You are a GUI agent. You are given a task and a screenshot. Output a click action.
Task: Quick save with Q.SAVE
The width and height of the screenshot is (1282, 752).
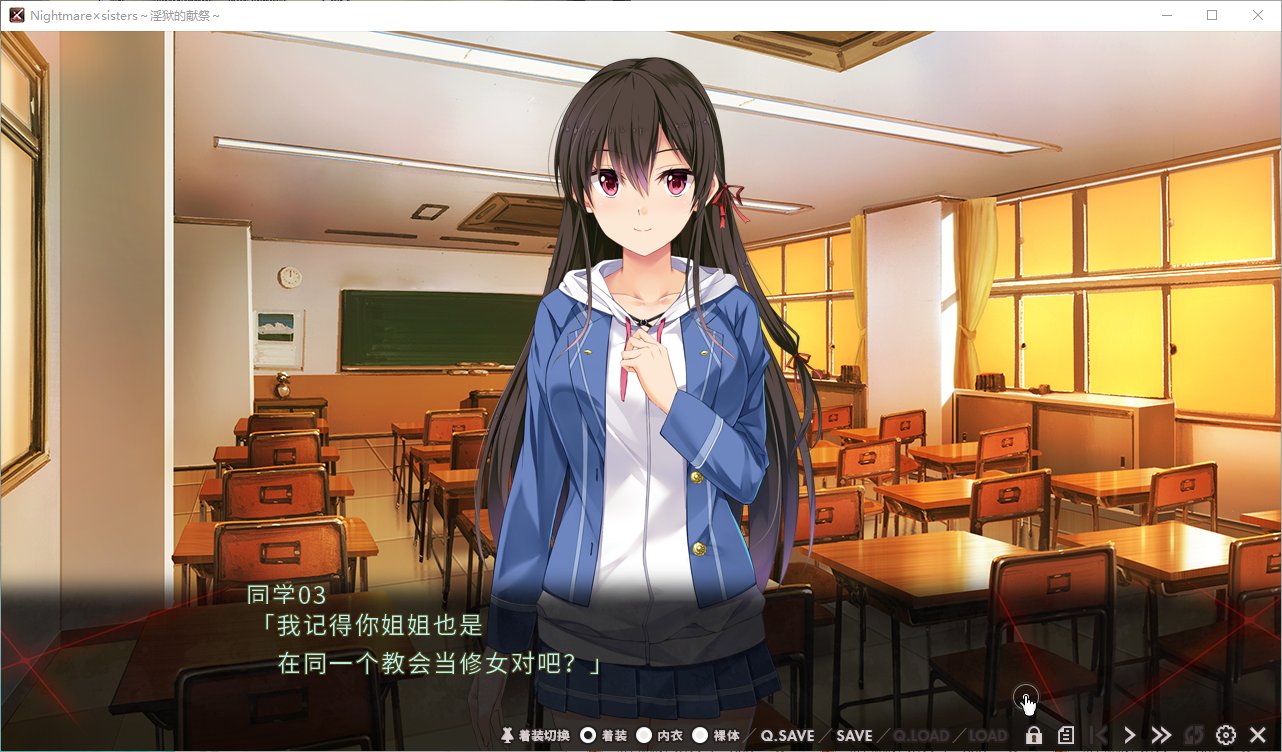tap(787, 735)
